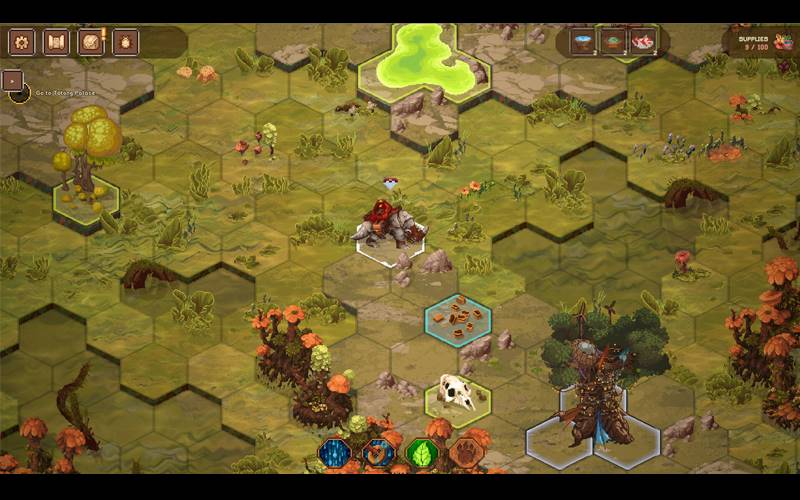Open the gear settings menu
800x500 pixels.
(22, 42)
